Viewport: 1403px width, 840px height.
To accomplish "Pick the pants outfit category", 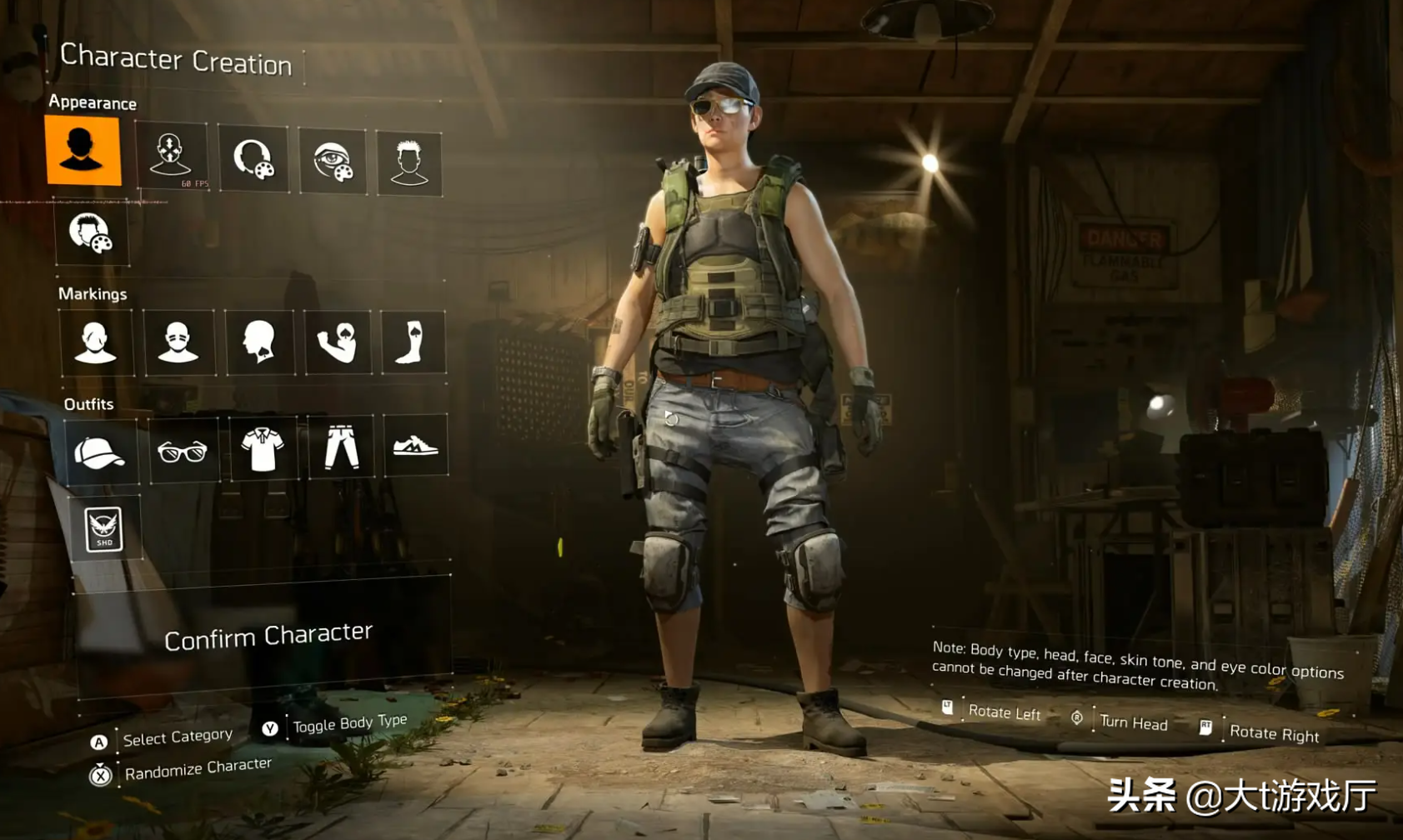I will pos(341,447).
